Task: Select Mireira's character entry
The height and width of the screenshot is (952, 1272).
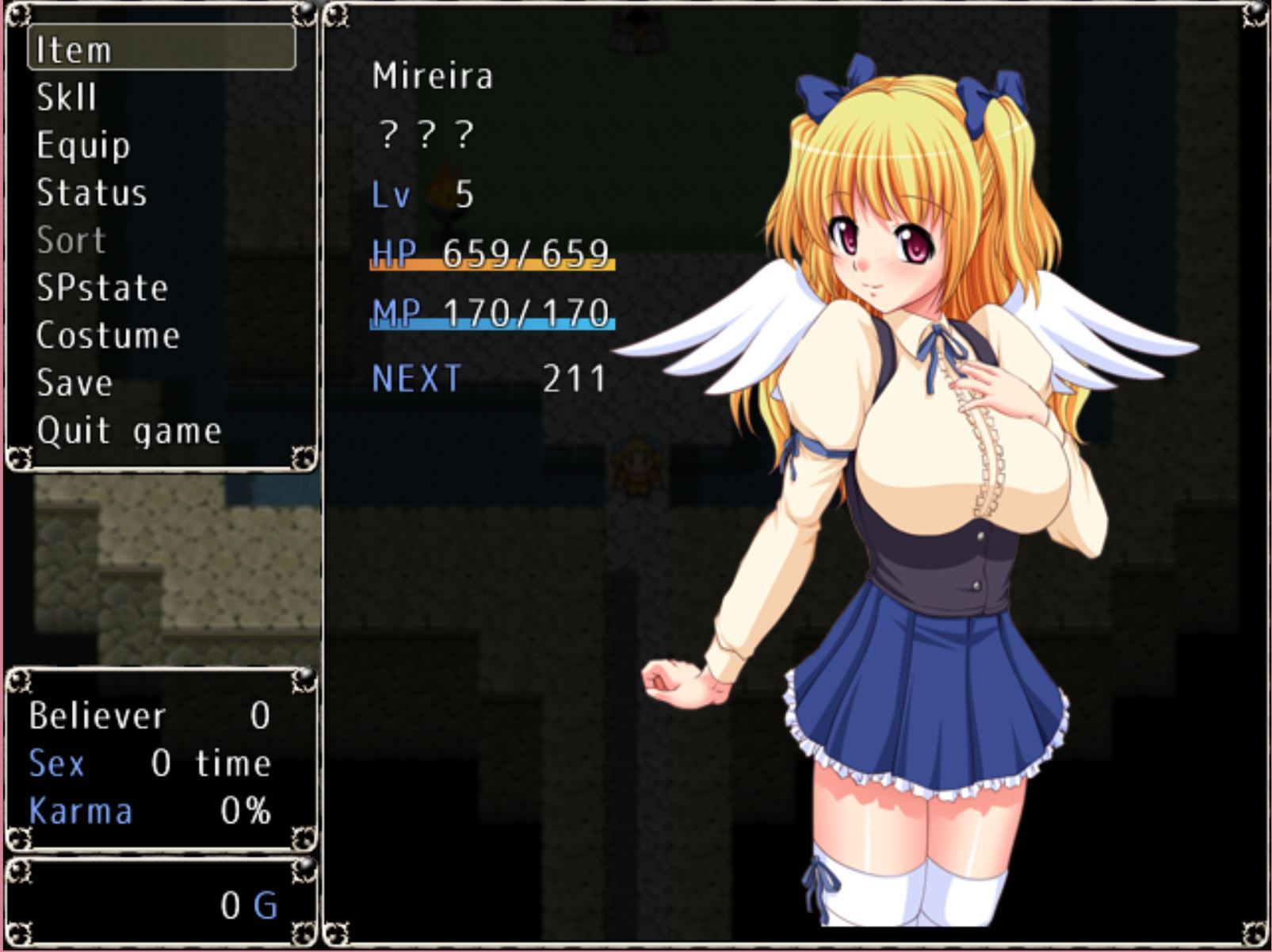Action: (433, 76)
